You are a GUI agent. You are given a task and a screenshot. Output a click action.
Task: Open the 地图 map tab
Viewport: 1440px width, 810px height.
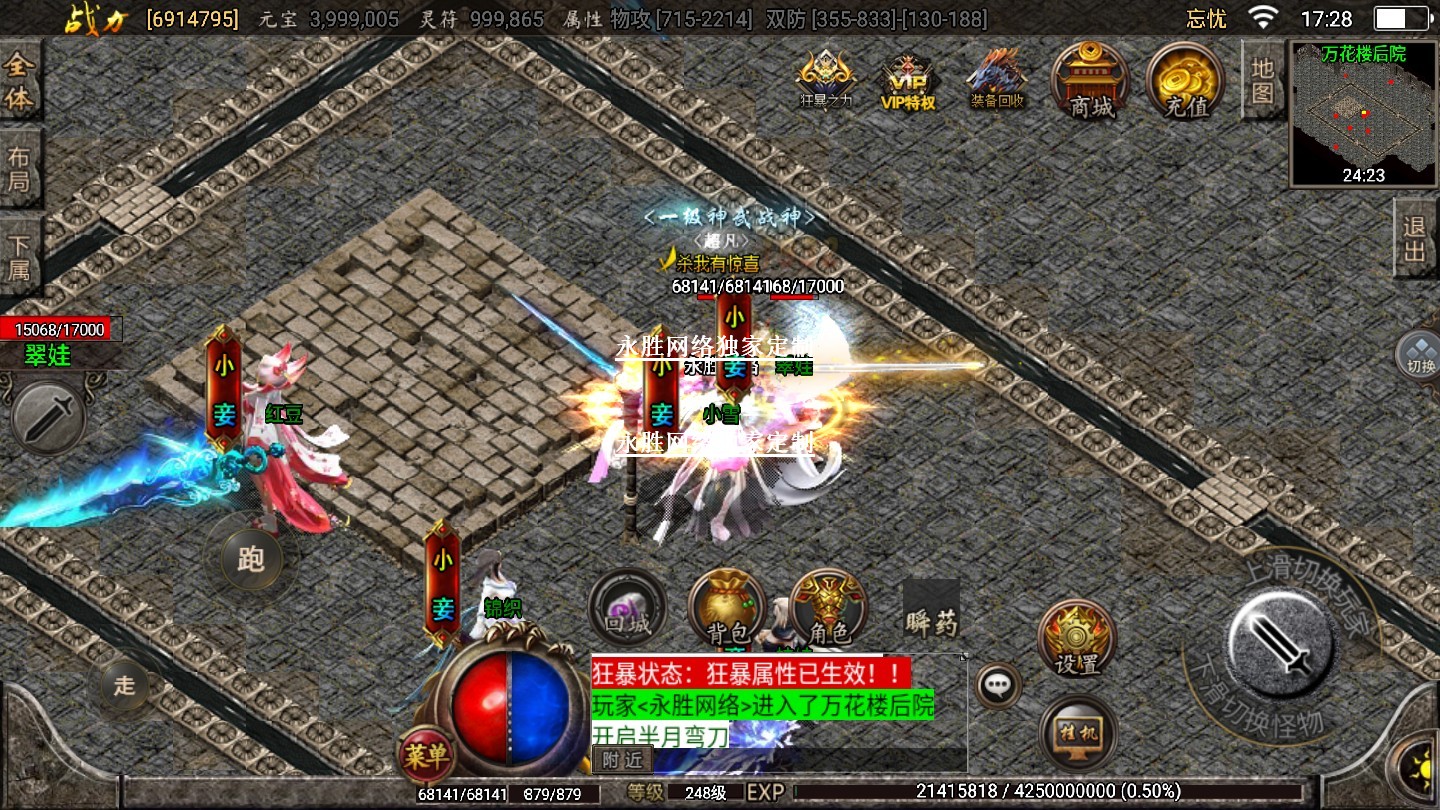[1263, 80]
